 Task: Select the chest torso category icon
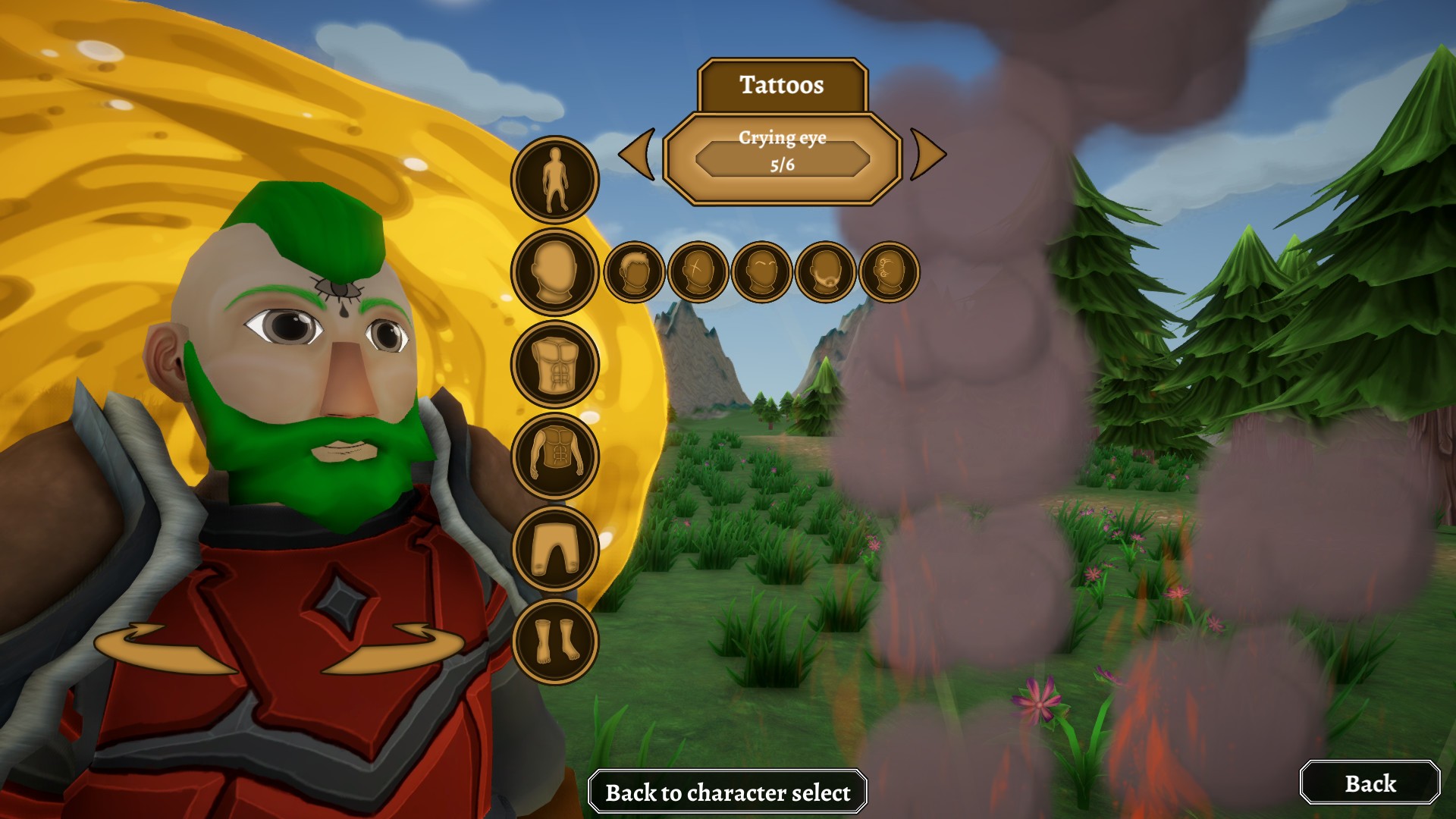(555, 364)
